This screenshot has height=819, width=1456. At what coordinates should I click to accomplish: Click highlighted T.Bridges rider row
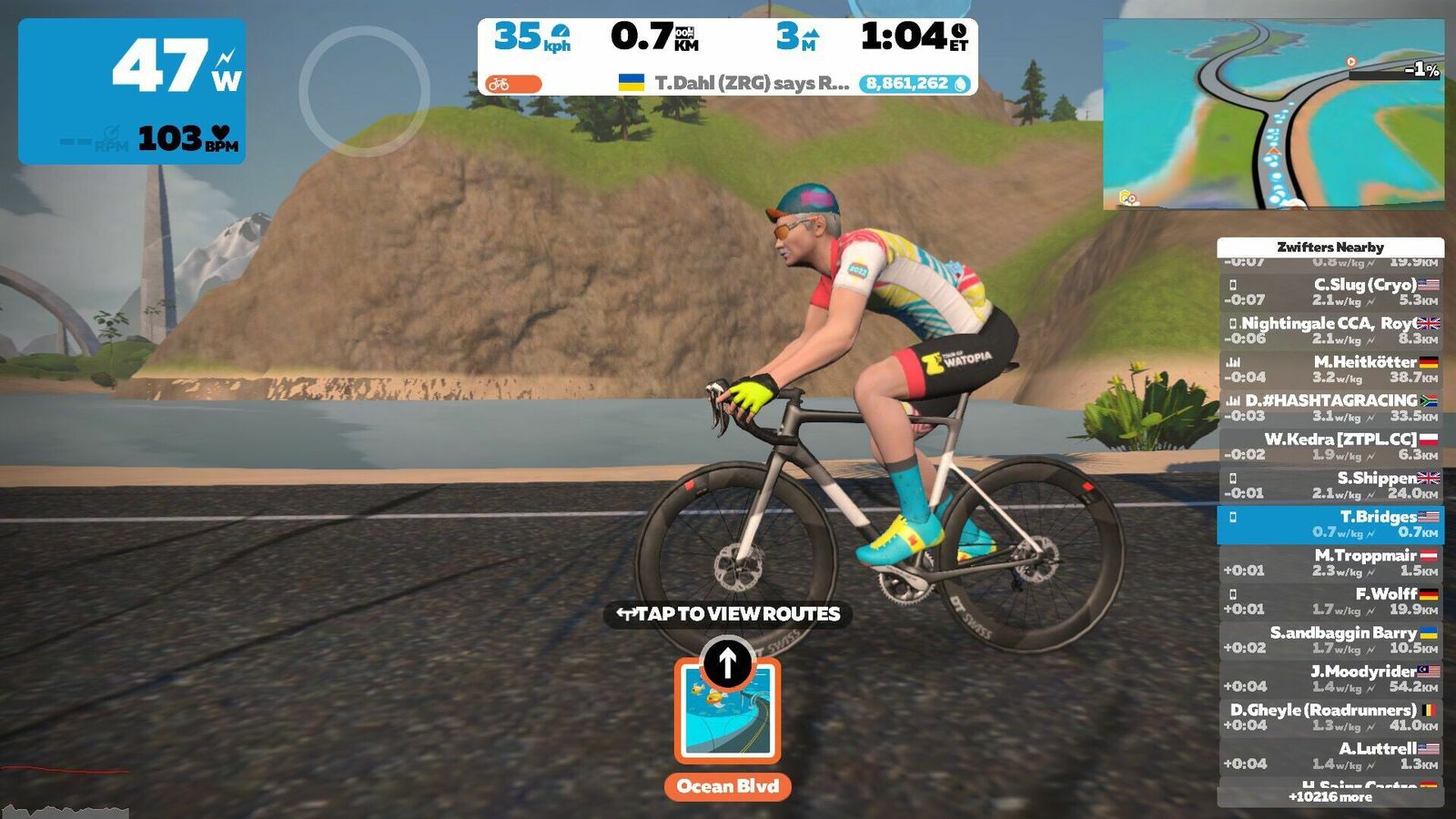click(1330, 524)
